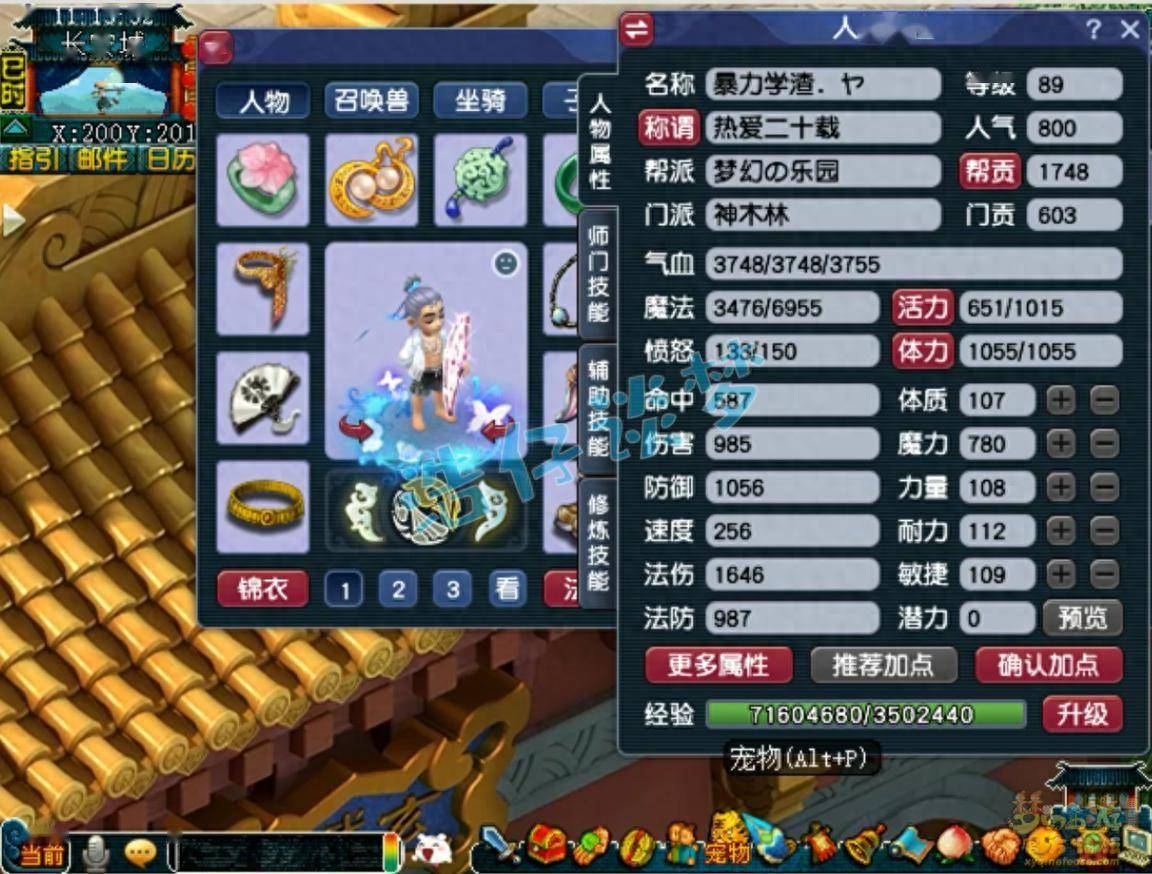Switch to the 召唤兽 tab

372,101
